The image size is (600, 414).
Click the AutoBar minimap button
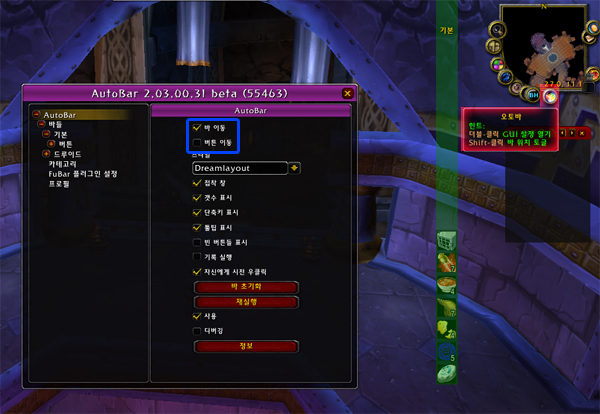549,96
